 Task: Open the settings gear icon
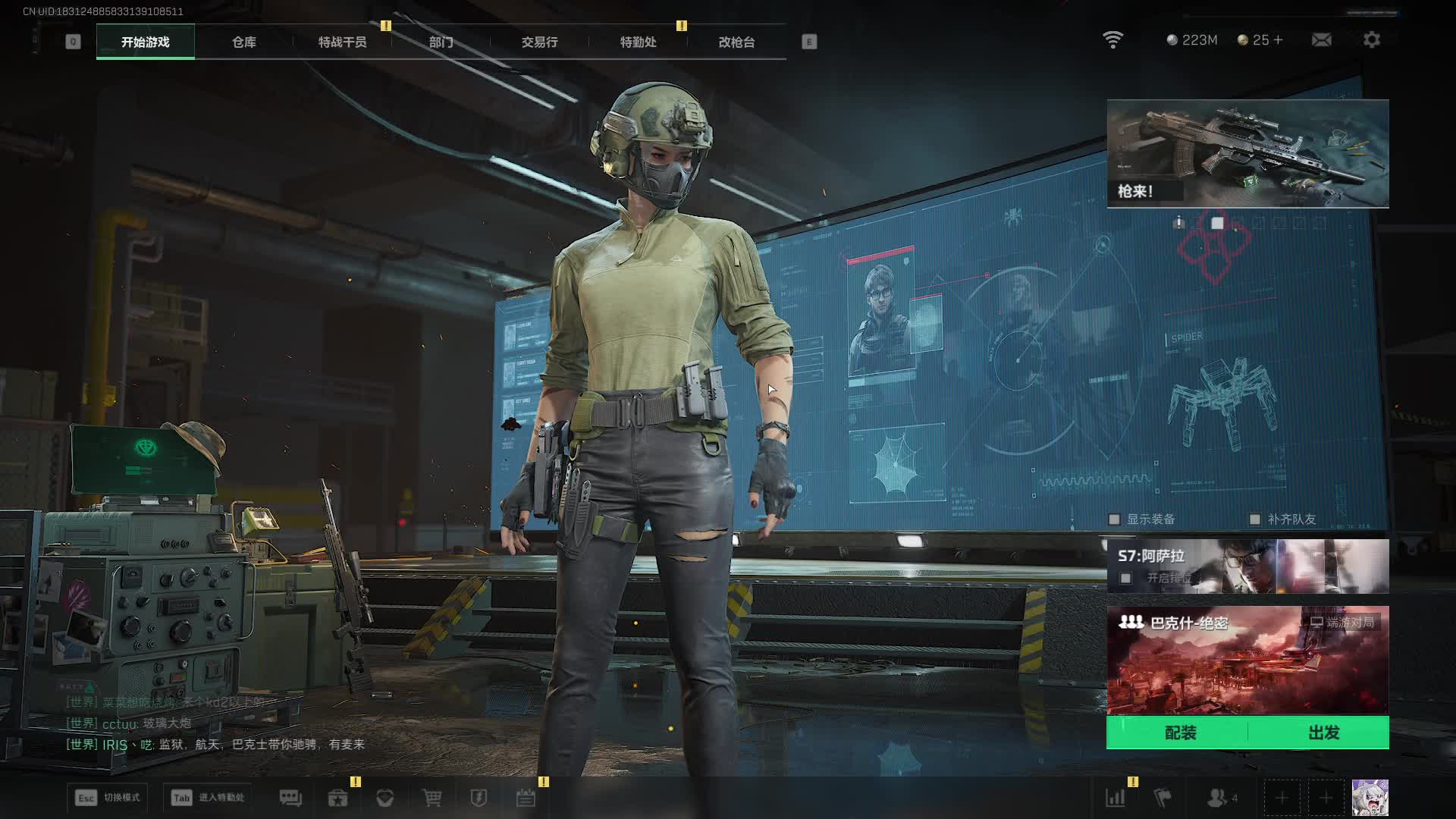coord(1371,39)
